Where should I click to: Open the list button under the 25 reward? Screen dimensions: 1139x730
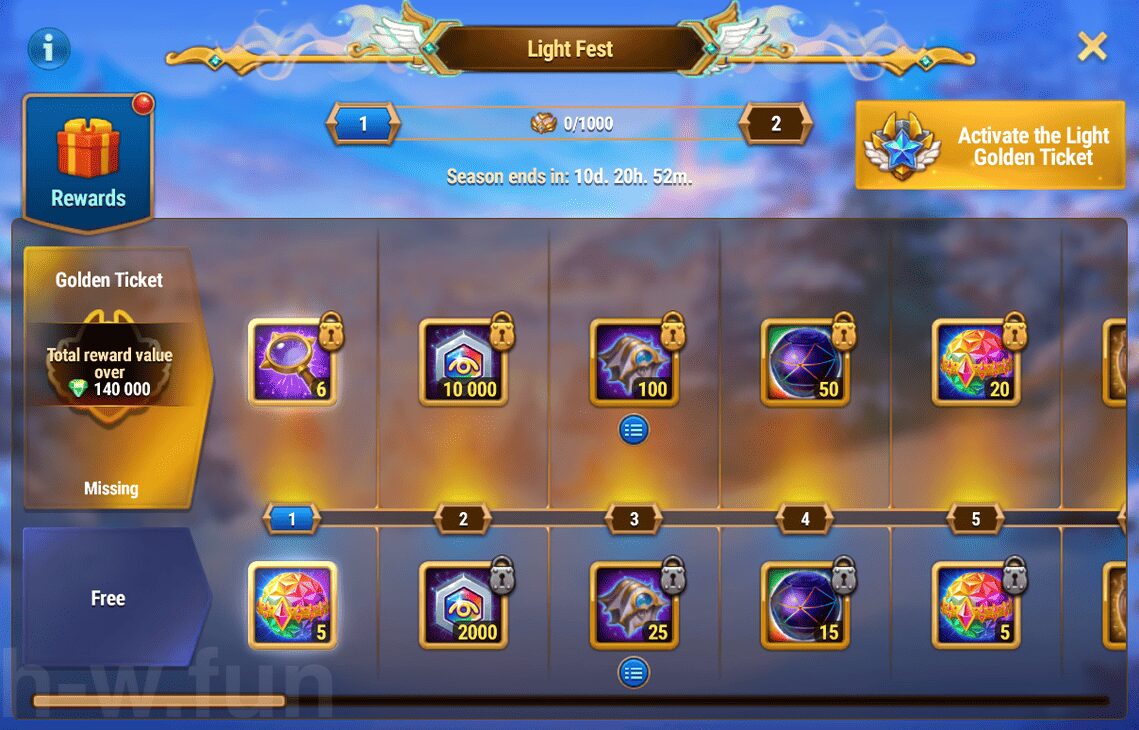coord(634,673)
